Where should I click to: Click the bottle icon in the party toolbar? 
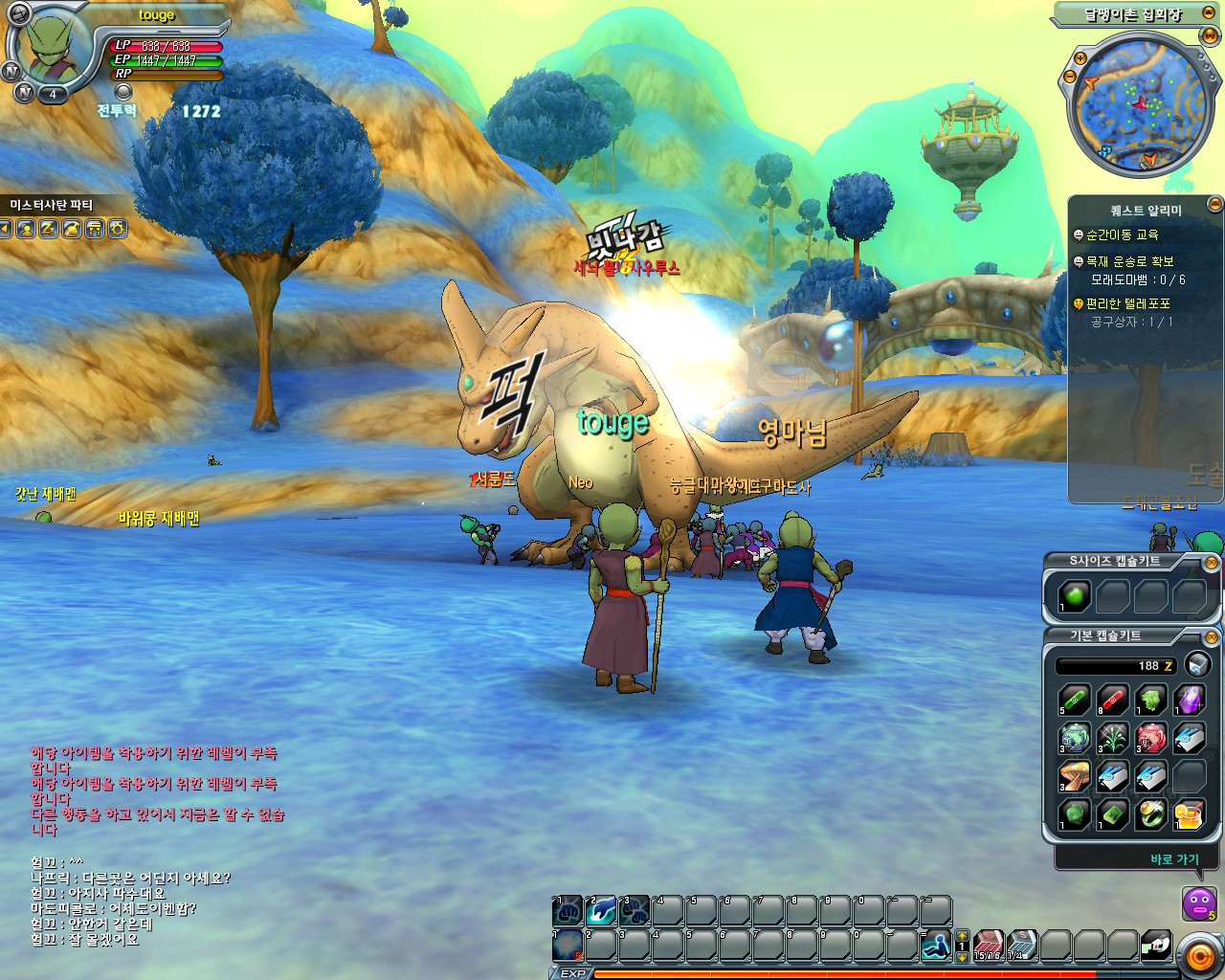click(x=70, y=229)
